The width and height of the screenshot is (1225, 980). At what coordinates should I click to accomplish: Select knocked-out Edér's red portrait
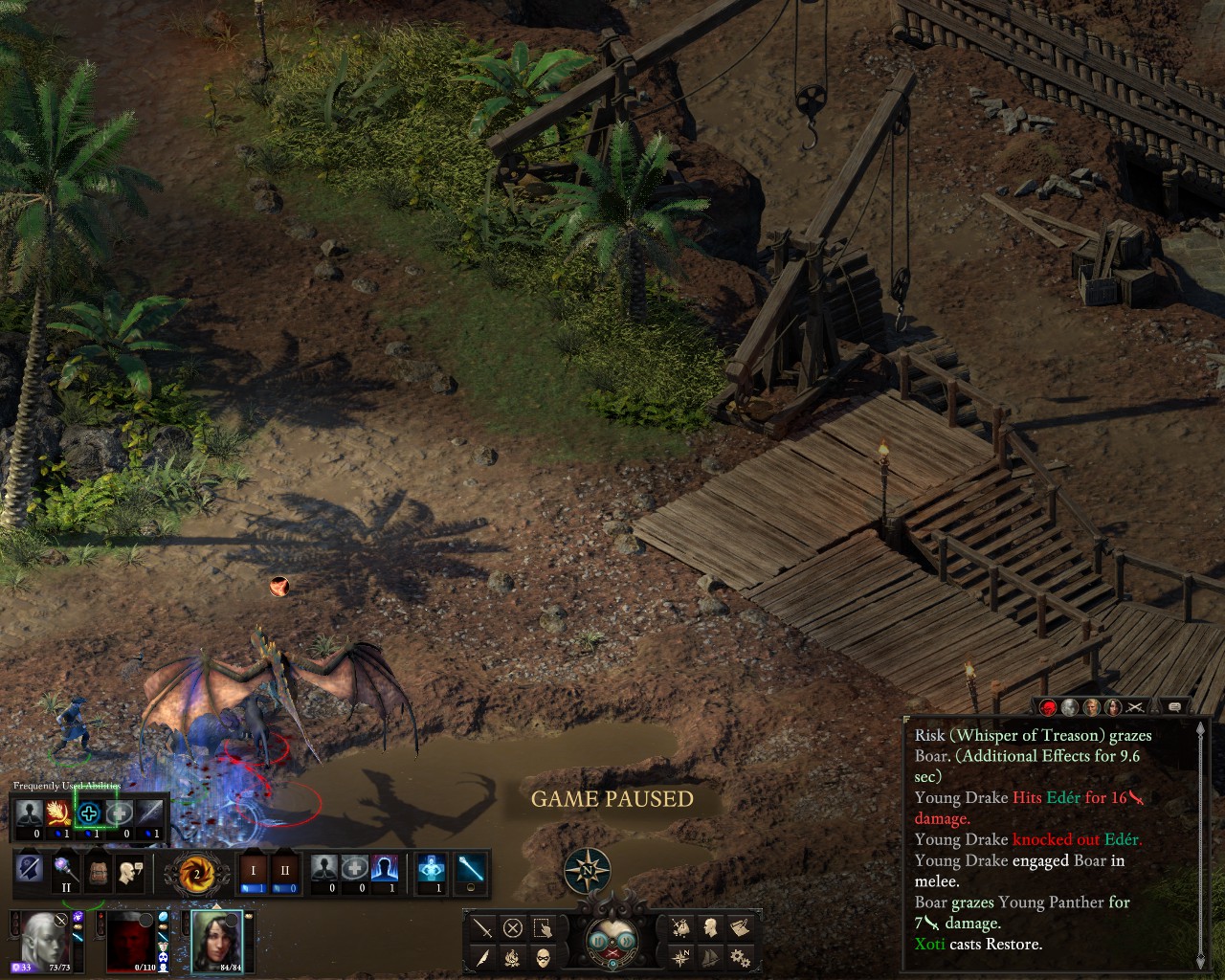coord(129,940)
